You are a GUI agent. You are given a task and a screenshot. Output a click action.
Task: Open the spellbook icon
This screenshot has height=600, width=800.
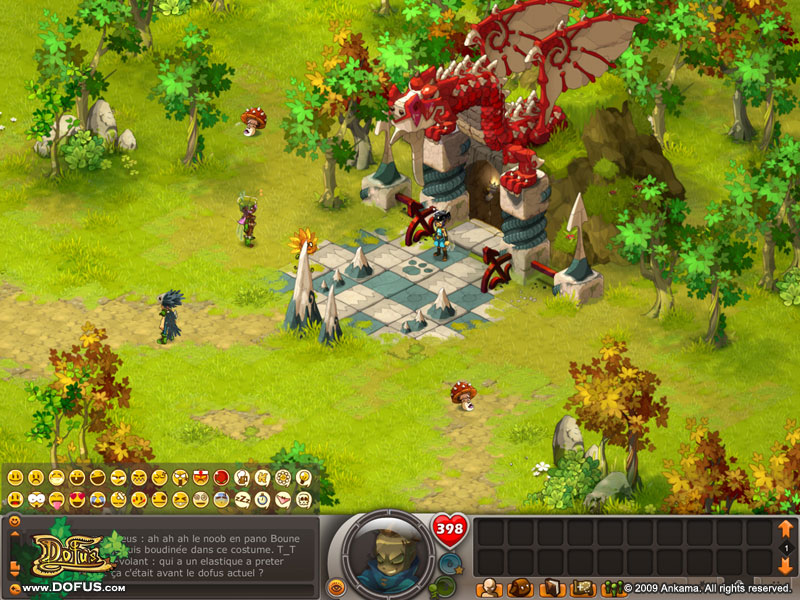[x=551, y=587]
